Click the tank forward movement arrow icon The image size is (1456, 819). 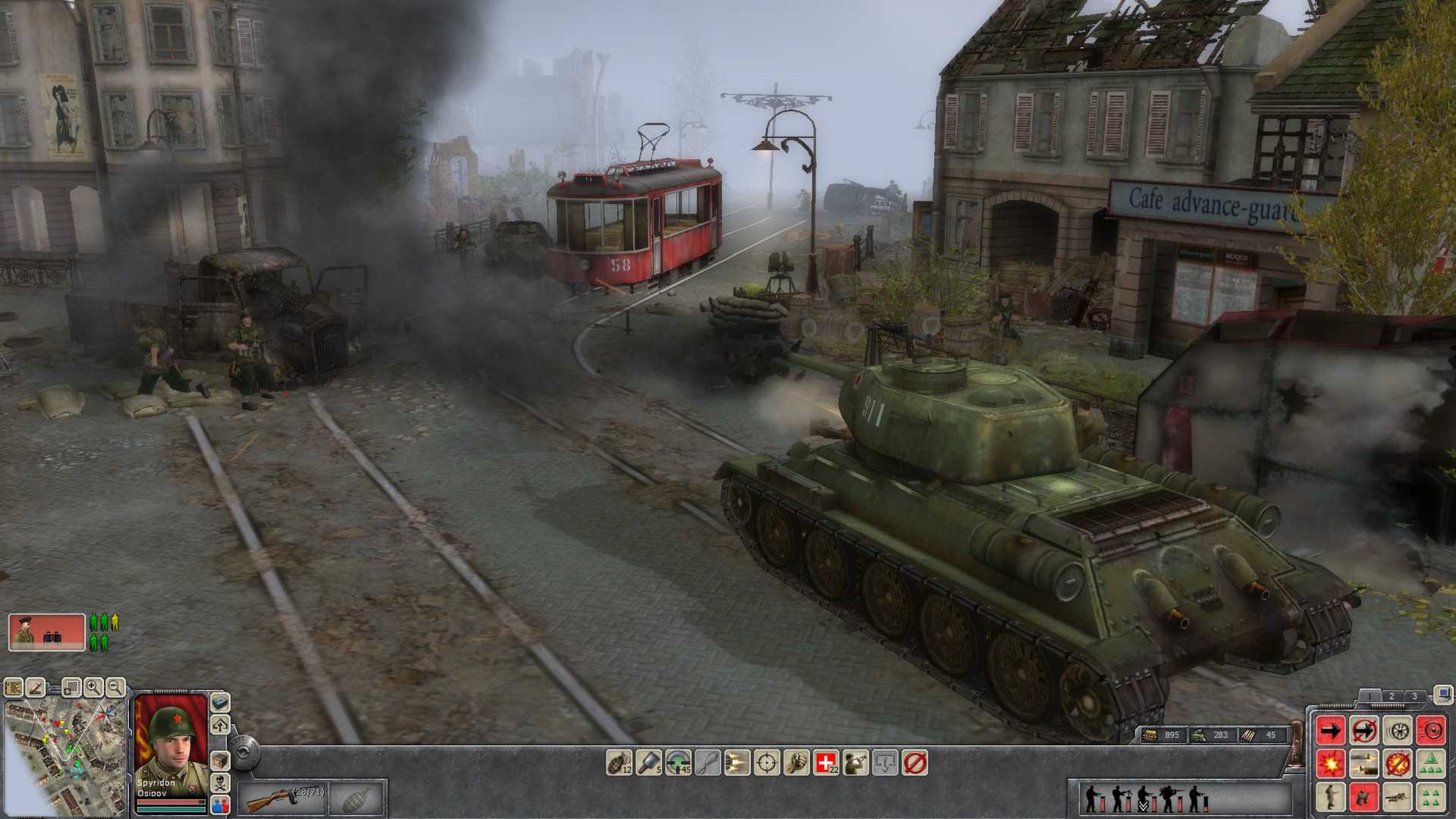[1330, 730]
